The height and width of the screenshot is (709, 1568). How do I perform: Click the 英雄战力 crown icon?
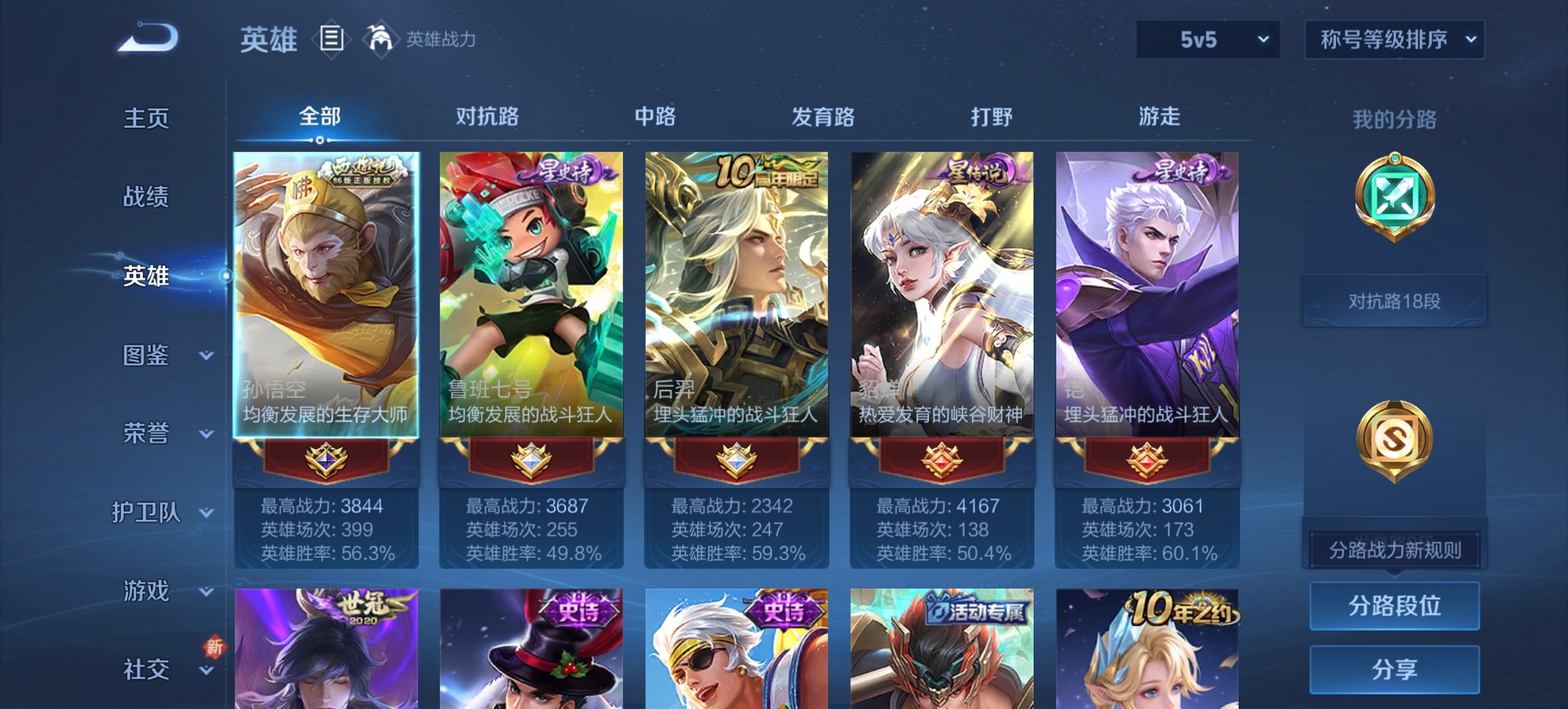(381, 38)
